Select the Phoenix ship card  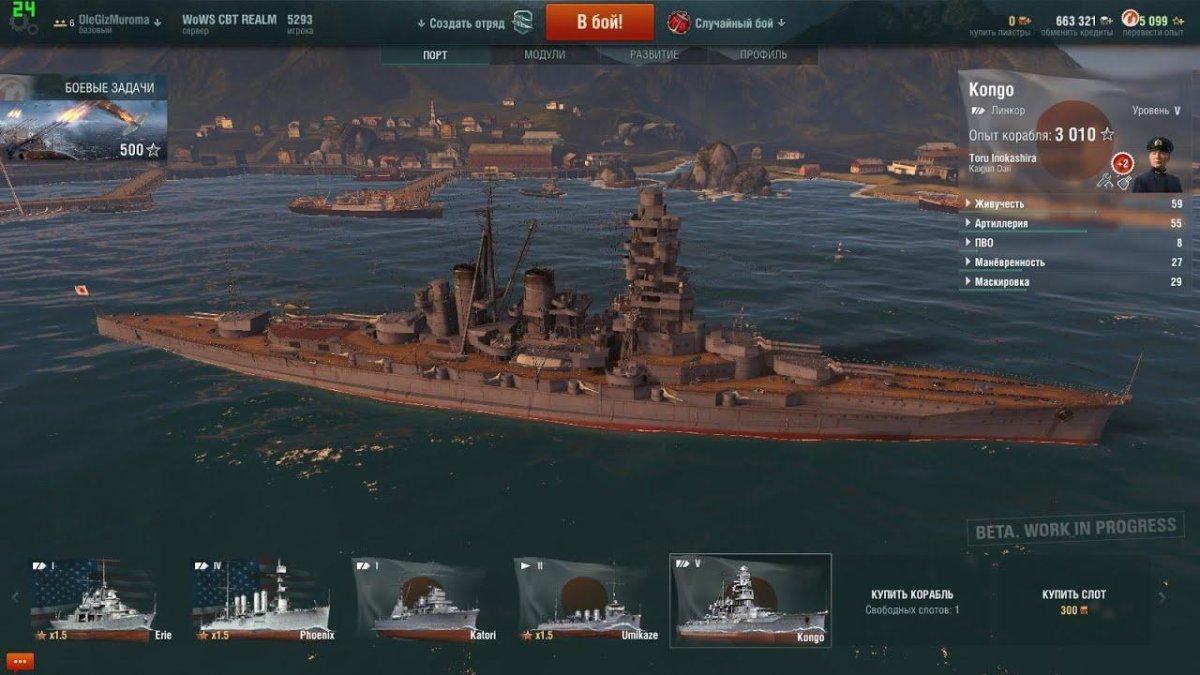pos(260,600)
